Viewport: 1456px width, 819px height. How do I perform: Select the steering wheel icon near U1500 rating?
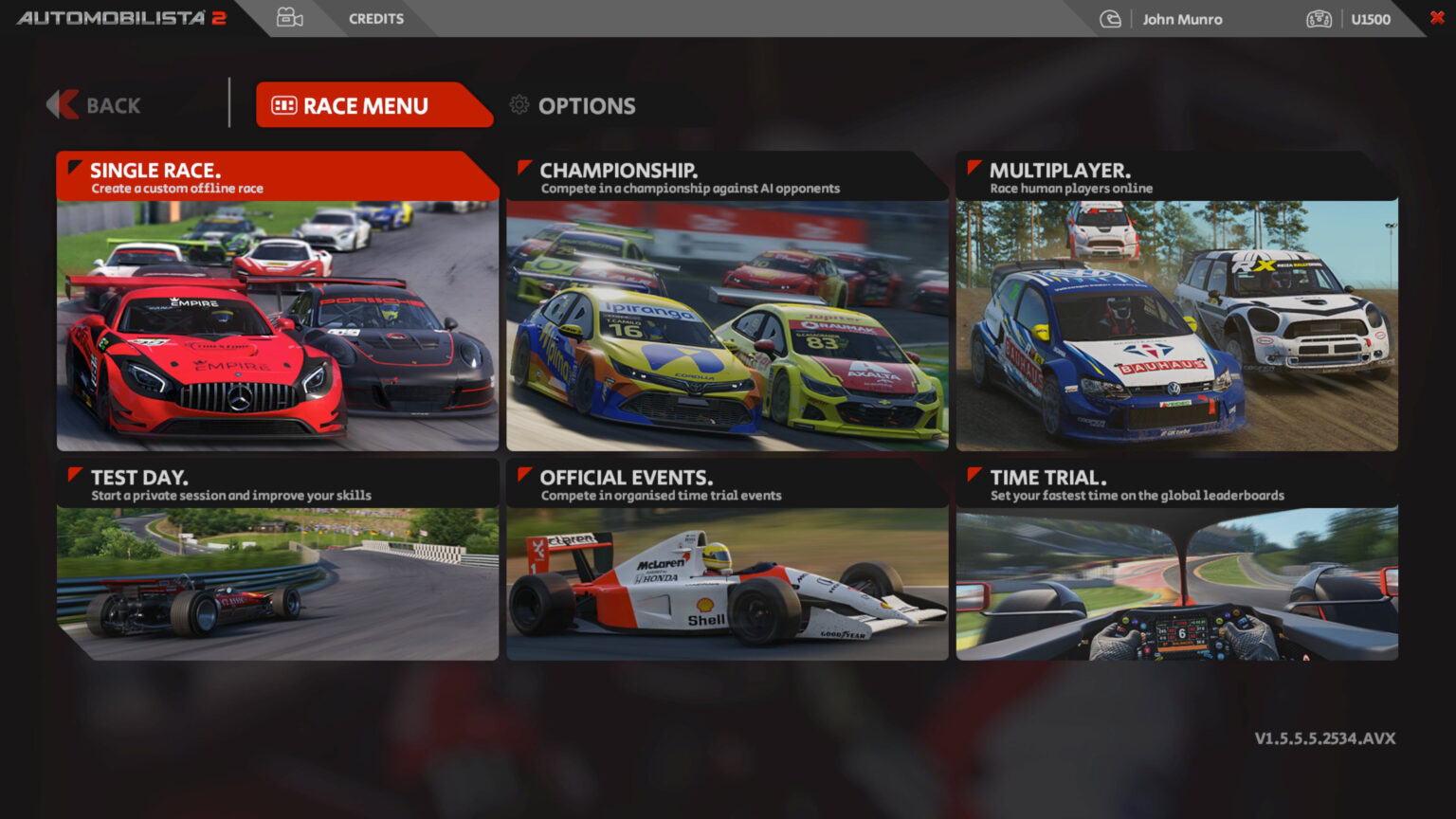pos(1318,18)
